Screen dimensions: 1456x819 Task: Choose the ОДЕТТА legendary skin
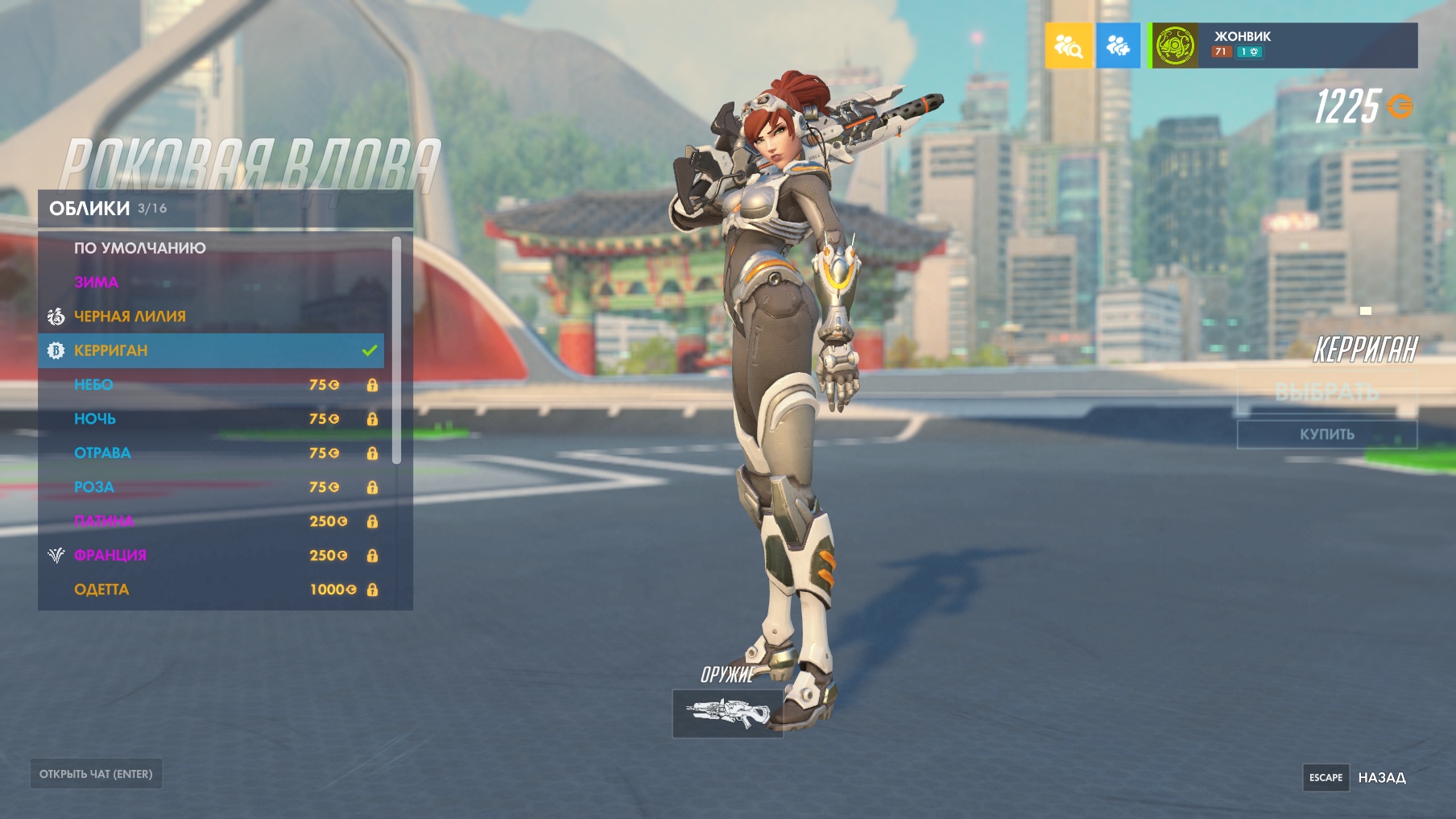pyautogui.click(x=211, y=589)
